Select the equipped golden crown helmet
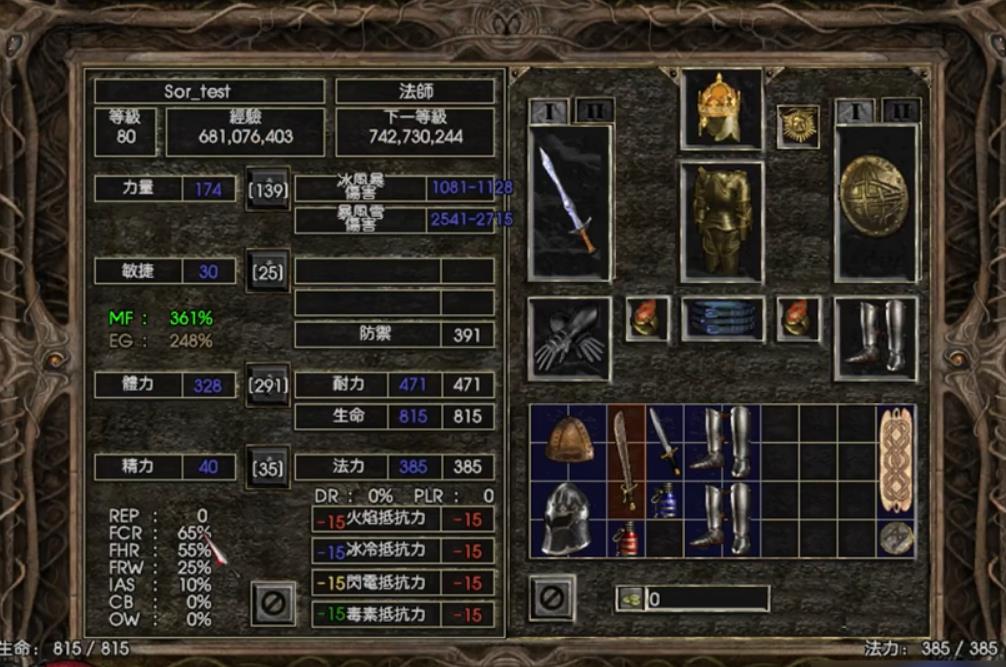Screen dimensions: 1006x667 click(721, 108)
